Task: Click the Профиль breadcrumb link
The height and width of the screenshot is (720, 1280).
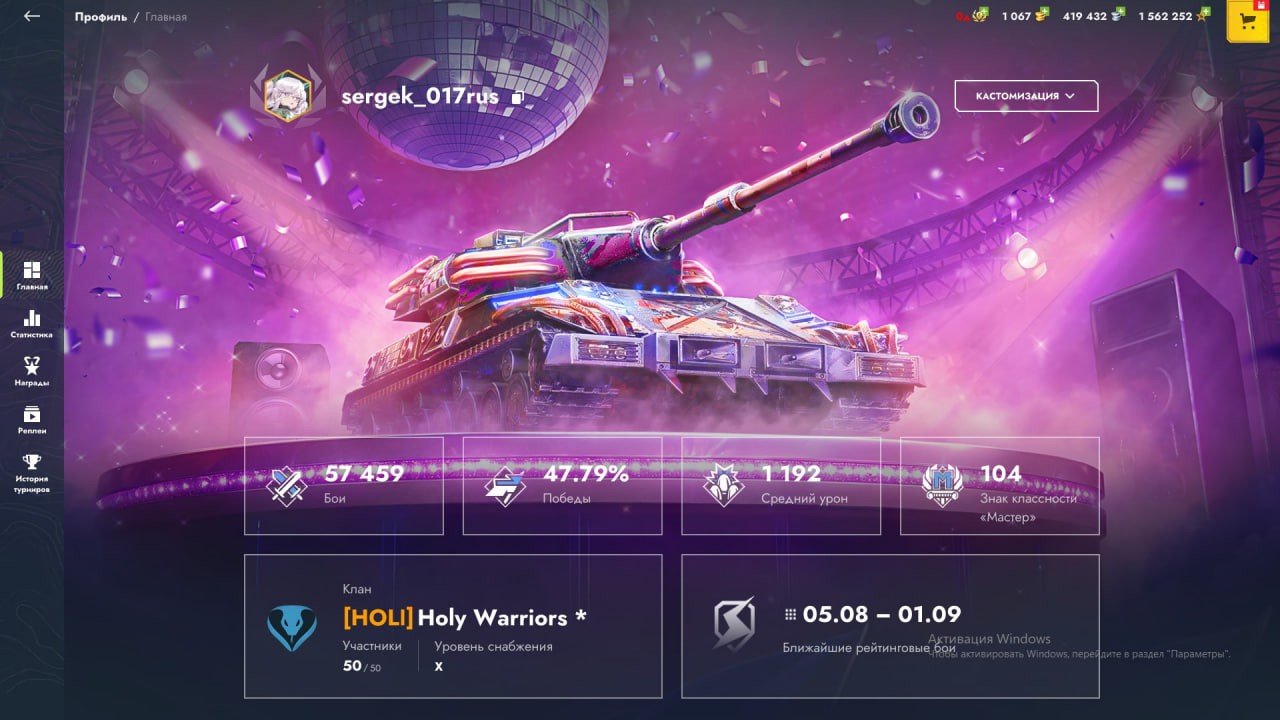Action: tap(100, 17)
